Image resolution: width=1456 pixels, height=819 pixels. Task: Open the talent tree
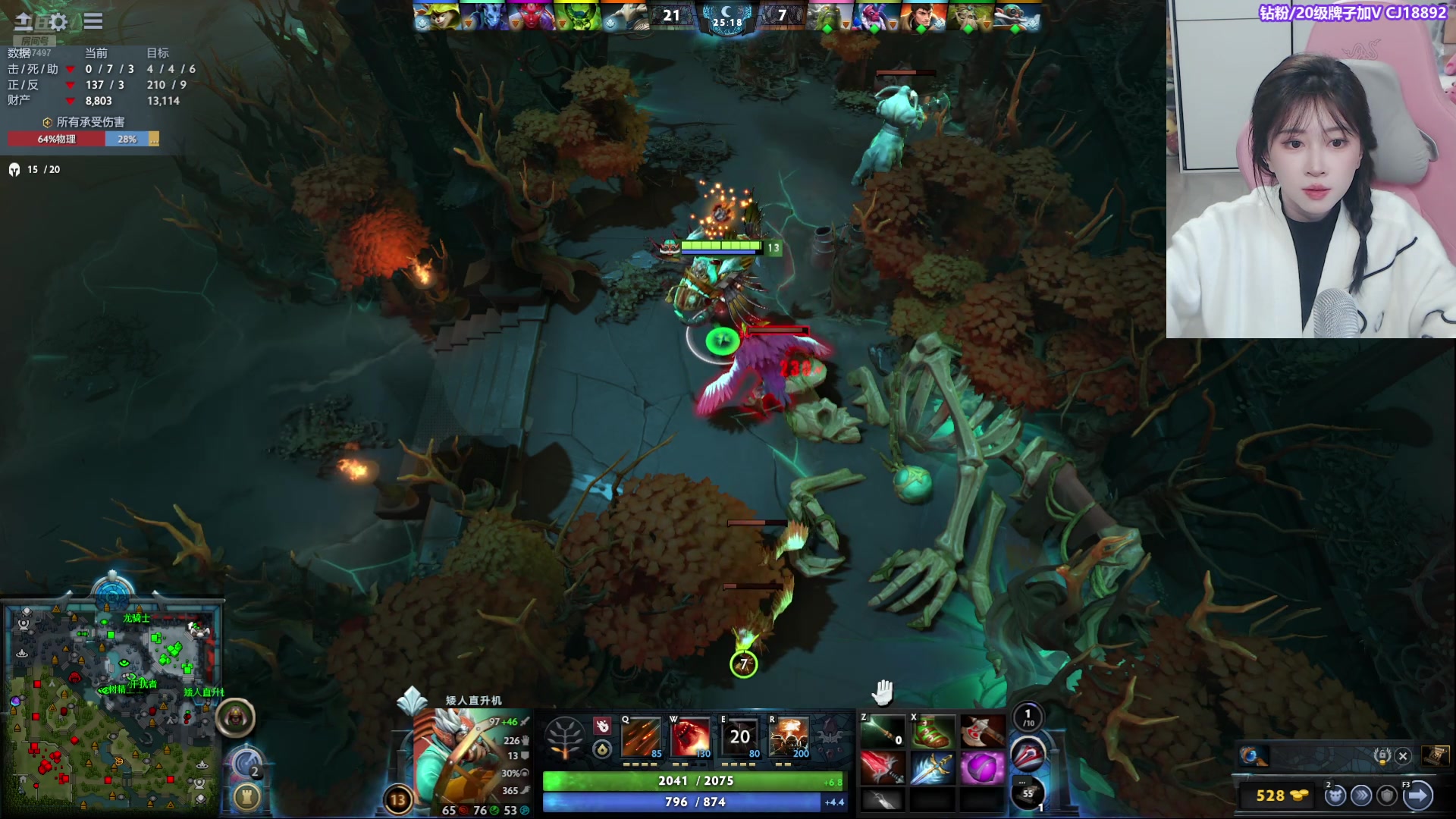tap(565, 737)
